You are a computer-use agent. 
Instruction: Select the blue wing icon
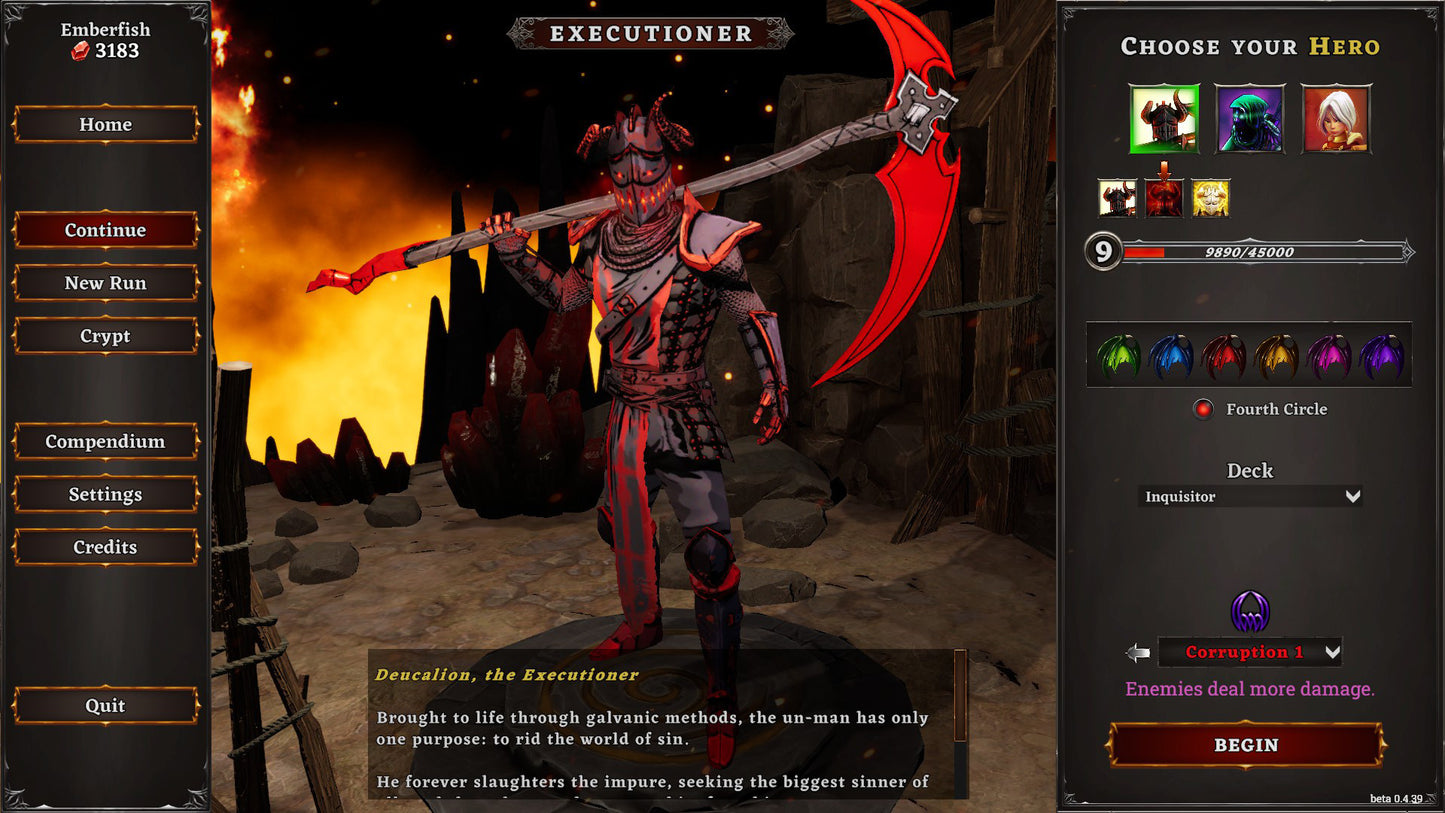point(1171,356)
